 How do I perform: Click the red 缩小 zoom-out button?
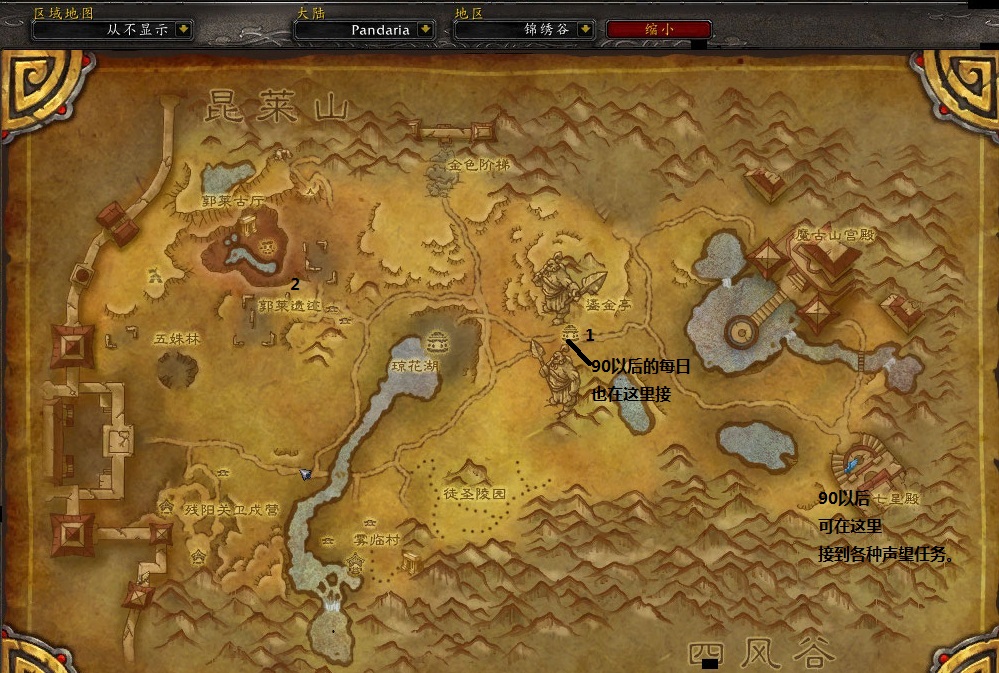[x=659, y=30]
